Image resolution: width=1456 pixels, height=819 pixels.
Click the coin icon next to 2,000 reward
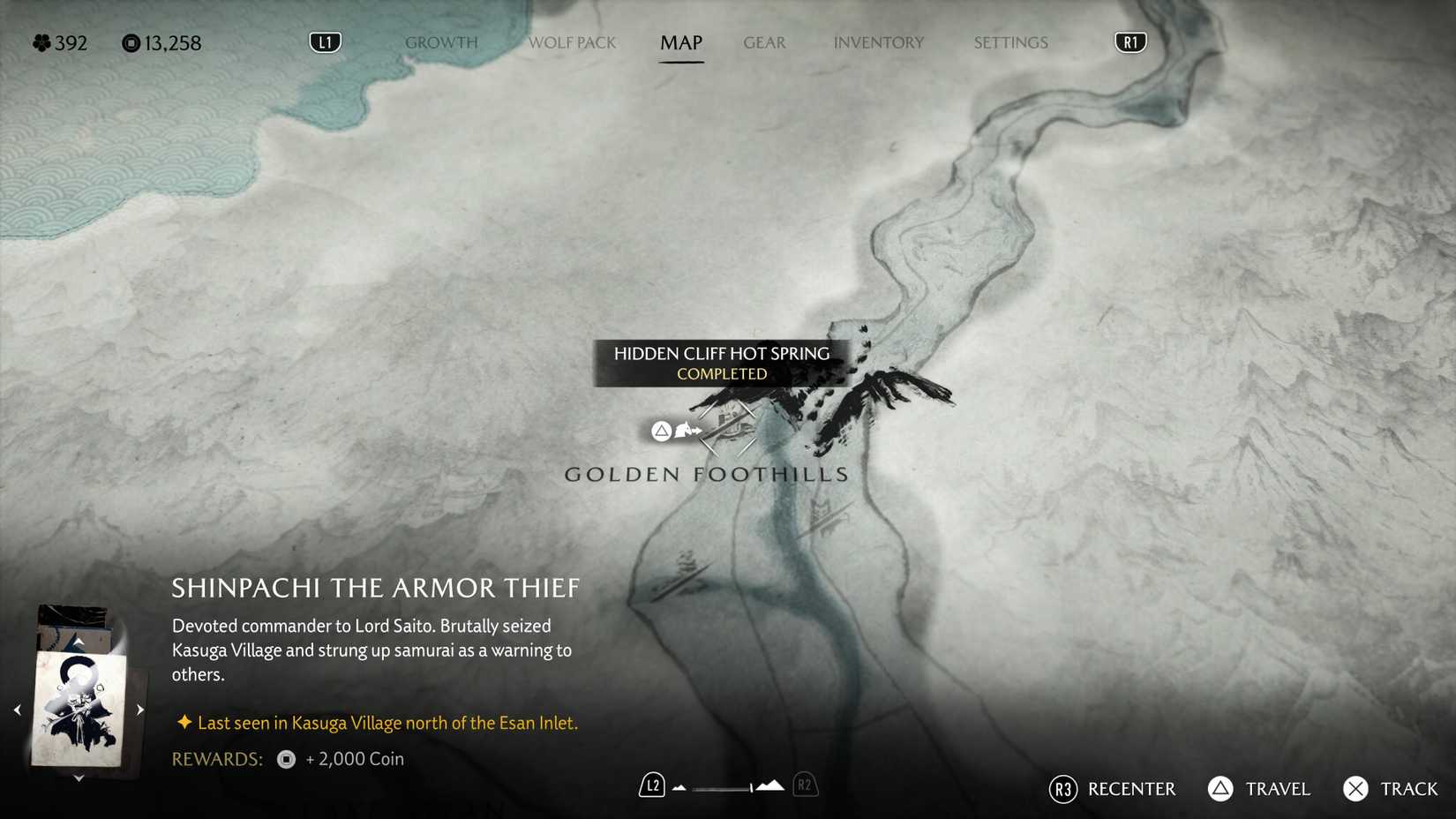pos(284,759)
